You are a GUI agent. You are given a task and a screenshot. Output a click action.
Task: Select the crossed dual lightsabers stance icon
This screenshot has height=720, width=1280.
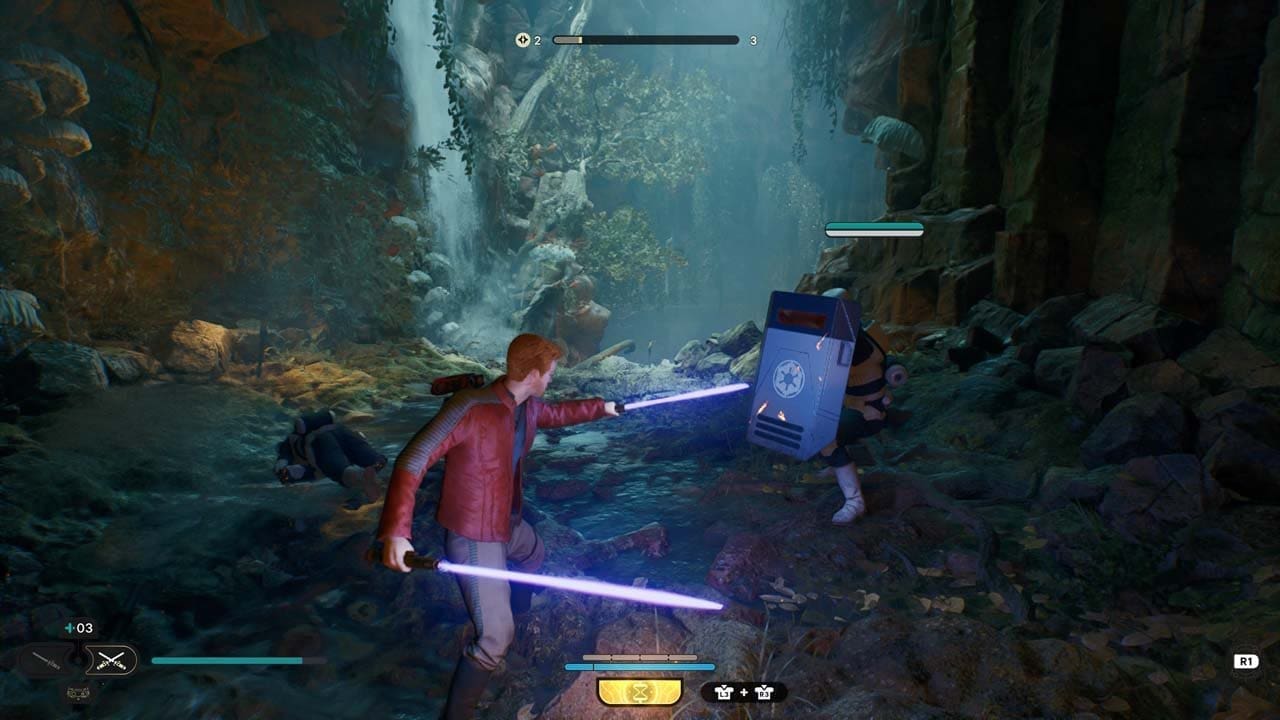point(110,658)
